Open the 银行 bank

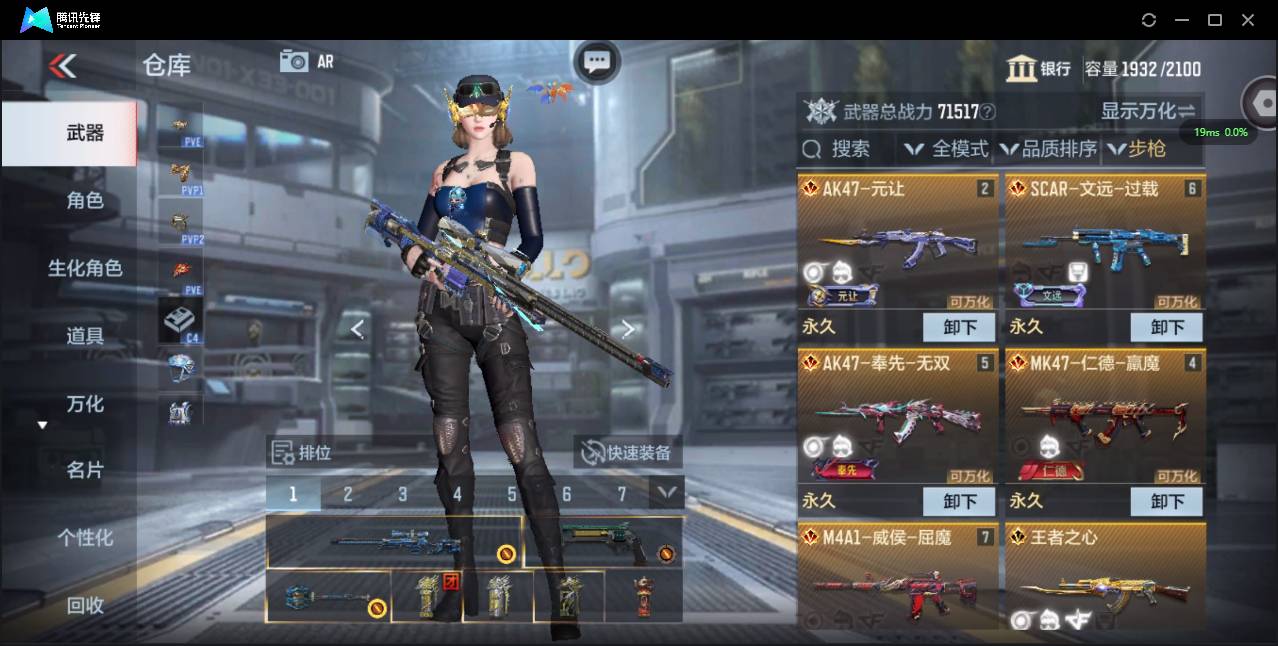tap(1038, 69)
